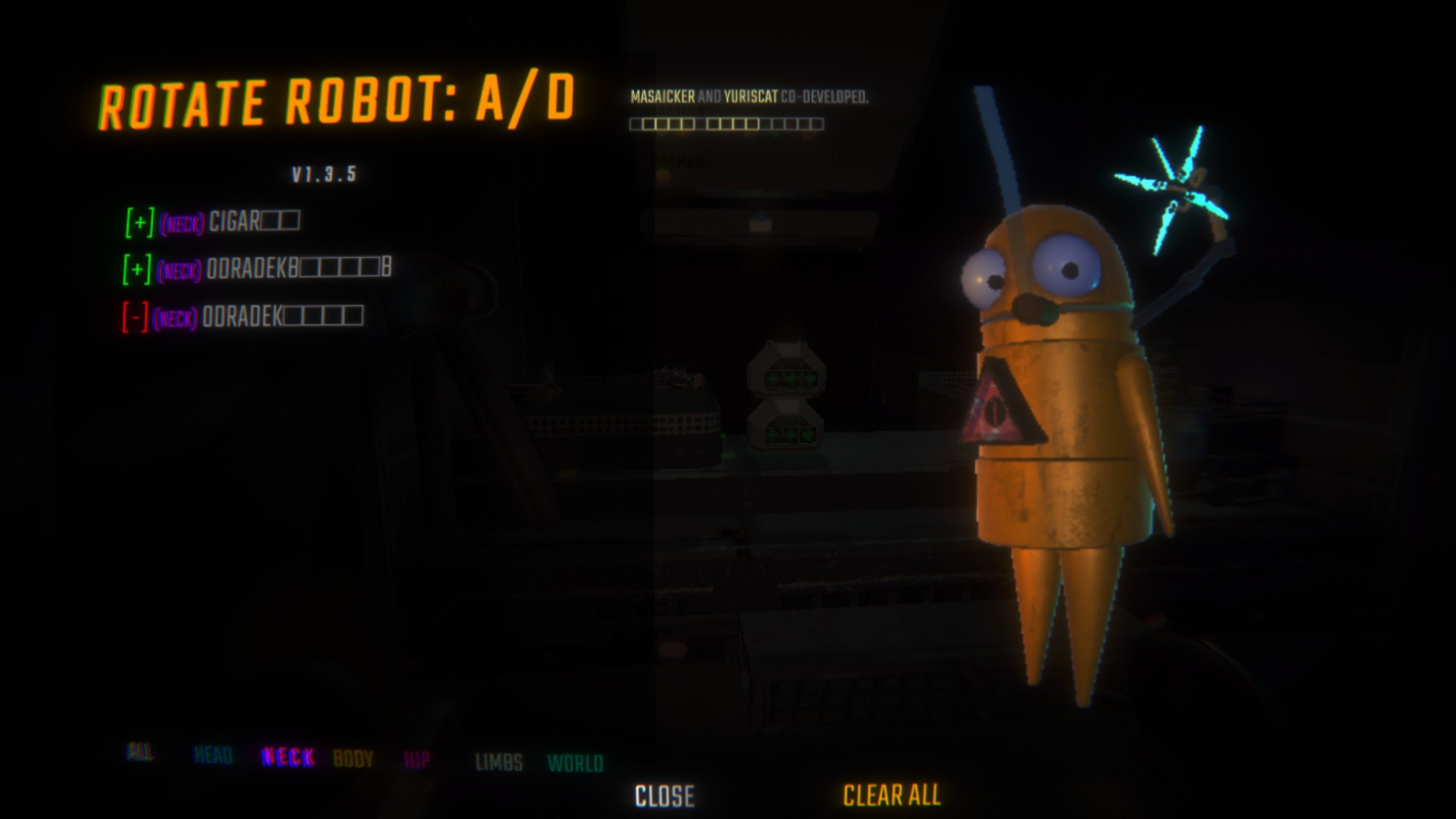
Task: Choose the Hip category
Action: pyautogui.click(x=416, y=760)
